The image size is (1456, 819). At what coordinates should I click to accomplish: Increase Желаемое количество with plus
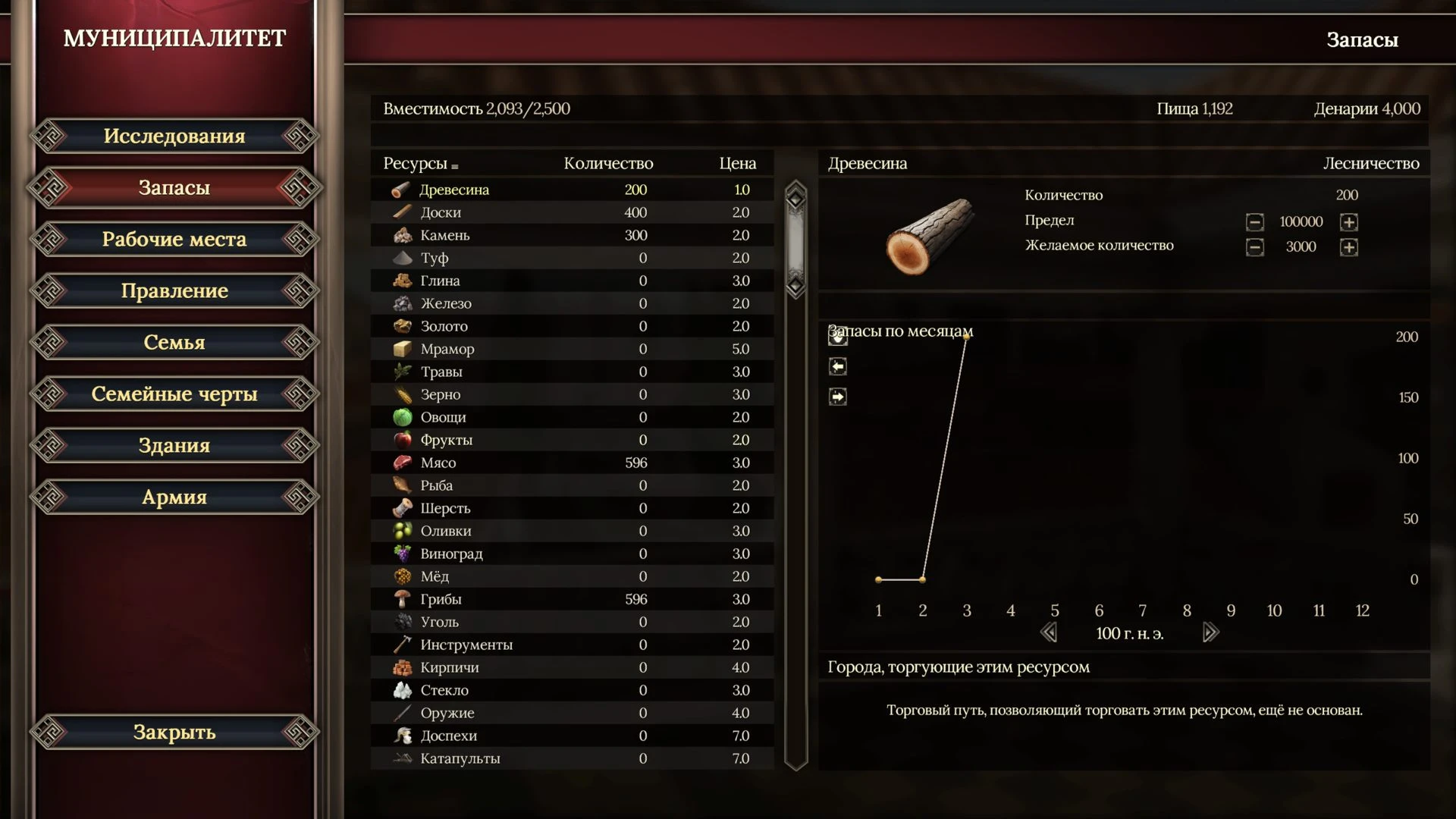(1348, 247)
